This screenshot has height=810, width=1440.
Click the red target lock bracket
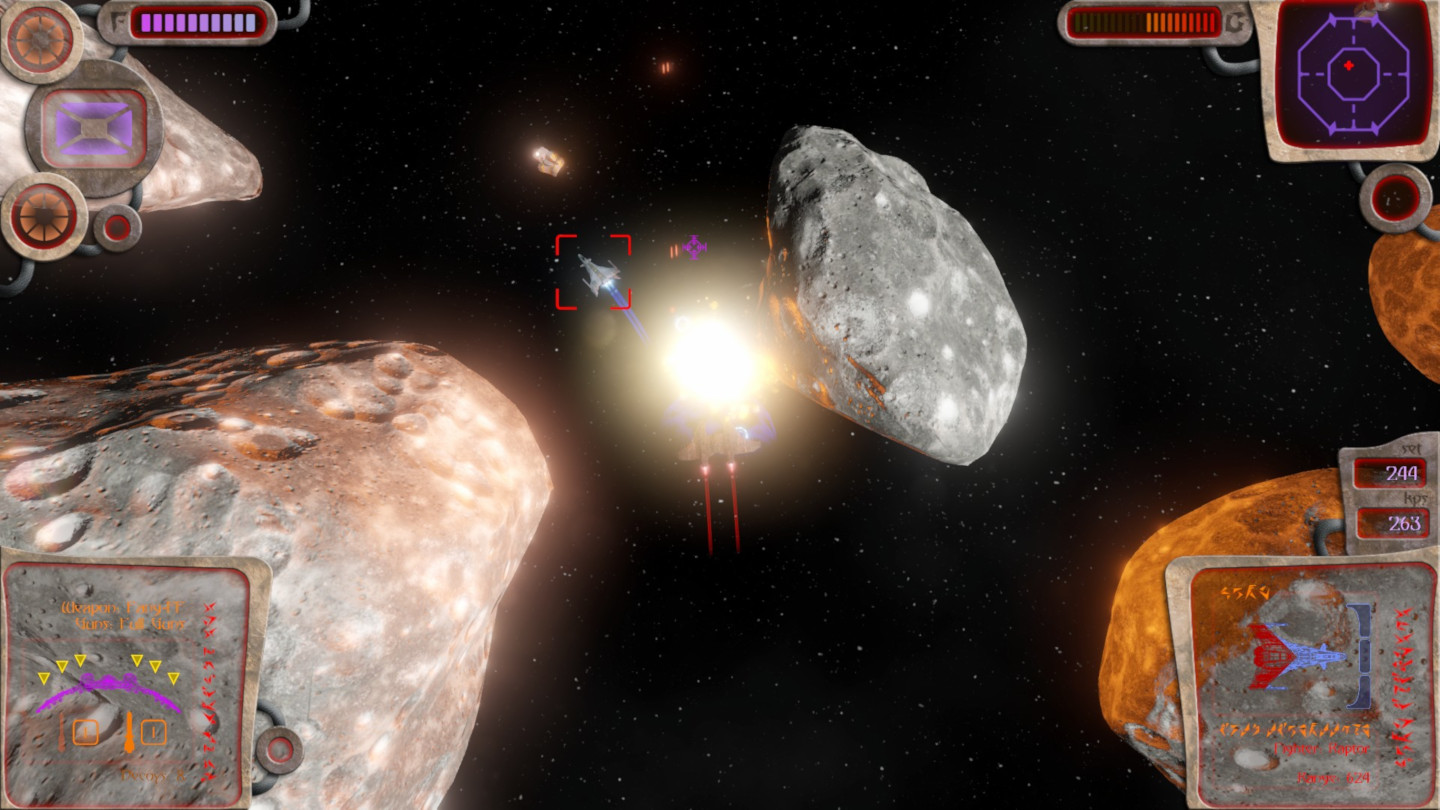[x=593, y=271]
